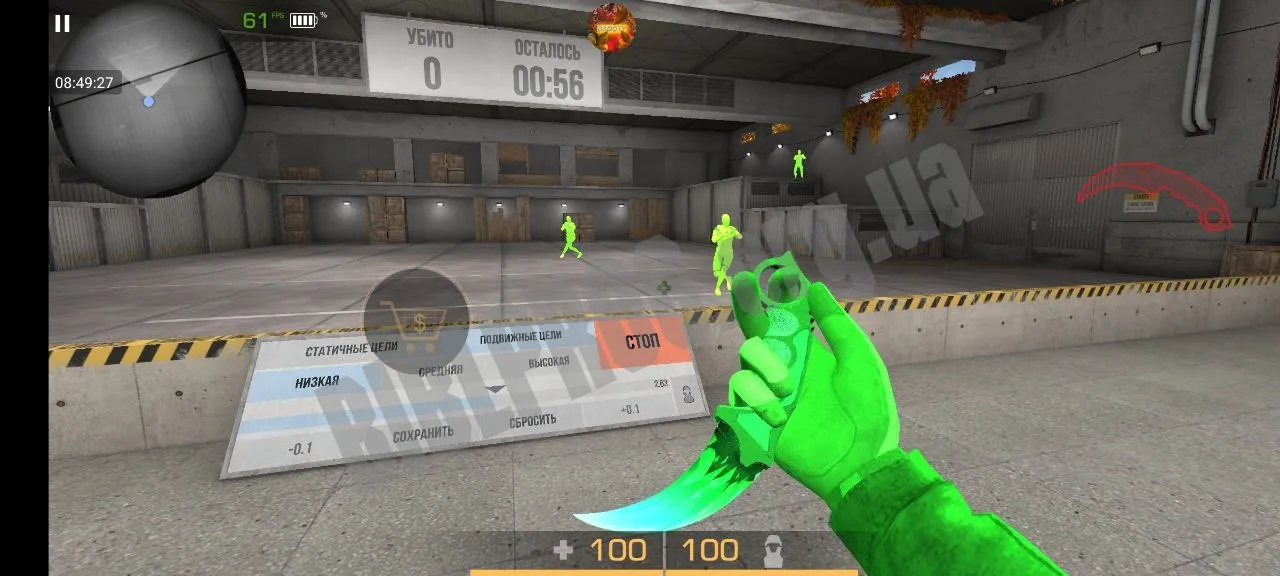The image size is (1280, 576).
Task: Open the circular minimap radar
Action: [148, 98]
